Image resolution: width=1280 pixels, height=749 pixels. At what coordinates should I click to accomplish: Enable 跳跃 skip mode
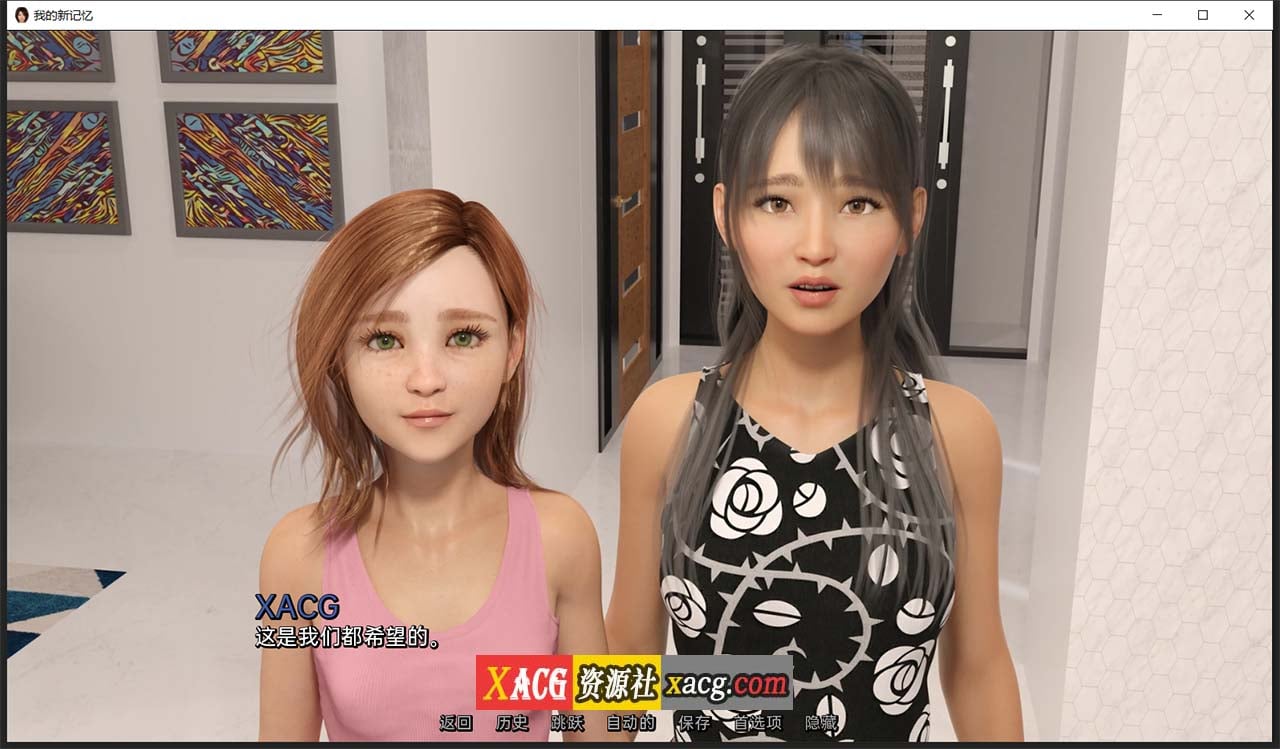(568, 723)
